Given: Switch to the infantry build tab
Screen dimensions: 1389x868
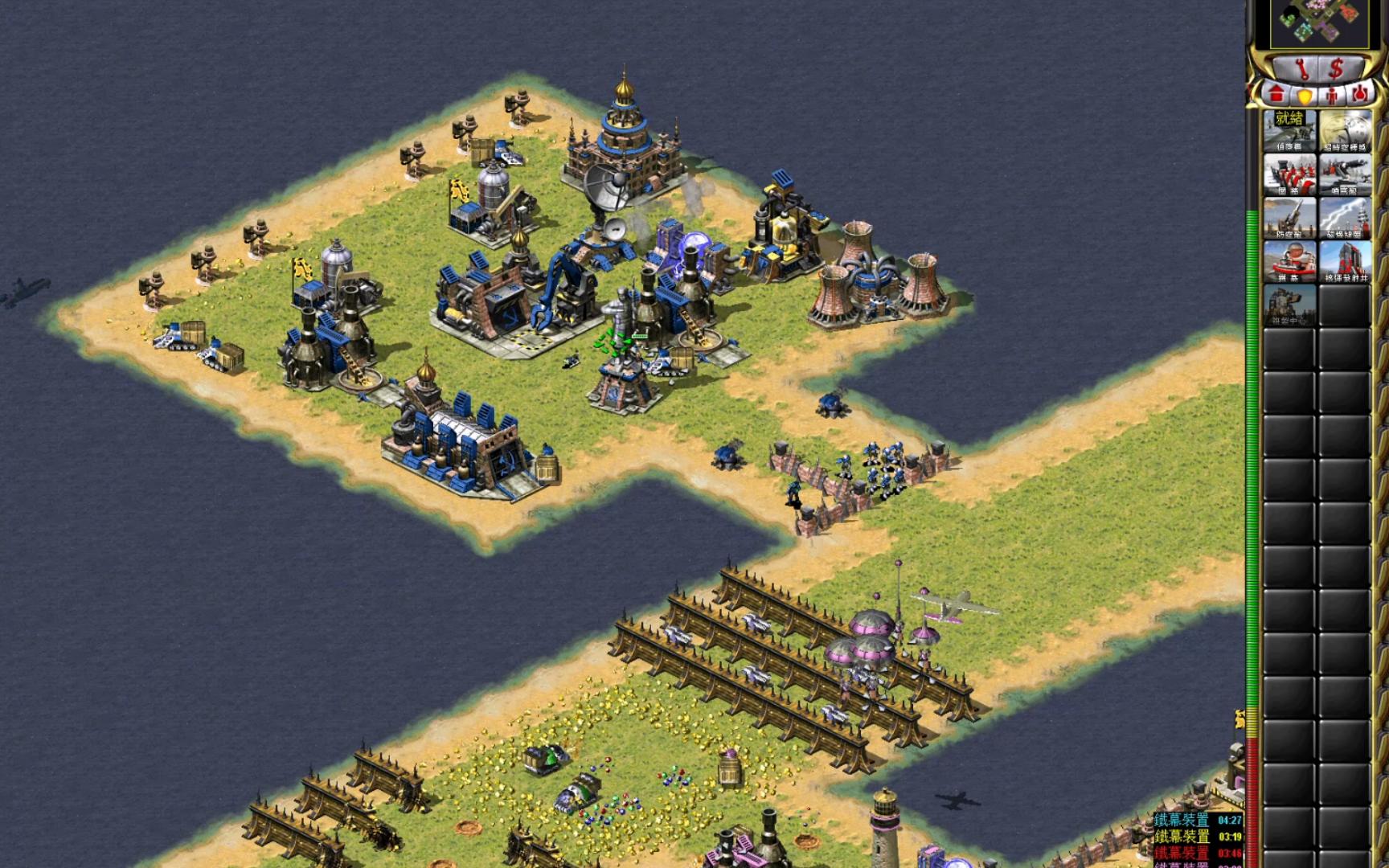Looking at the screenshot, I should (x=1332, y=95).
